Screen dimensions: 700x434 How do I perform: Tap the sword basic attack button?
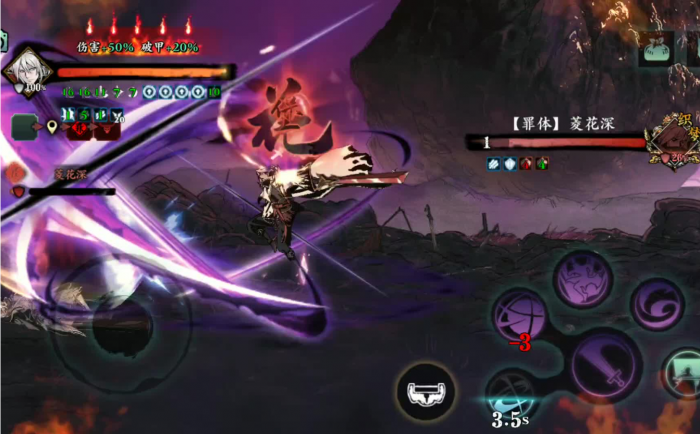click(x=605, y=365)
